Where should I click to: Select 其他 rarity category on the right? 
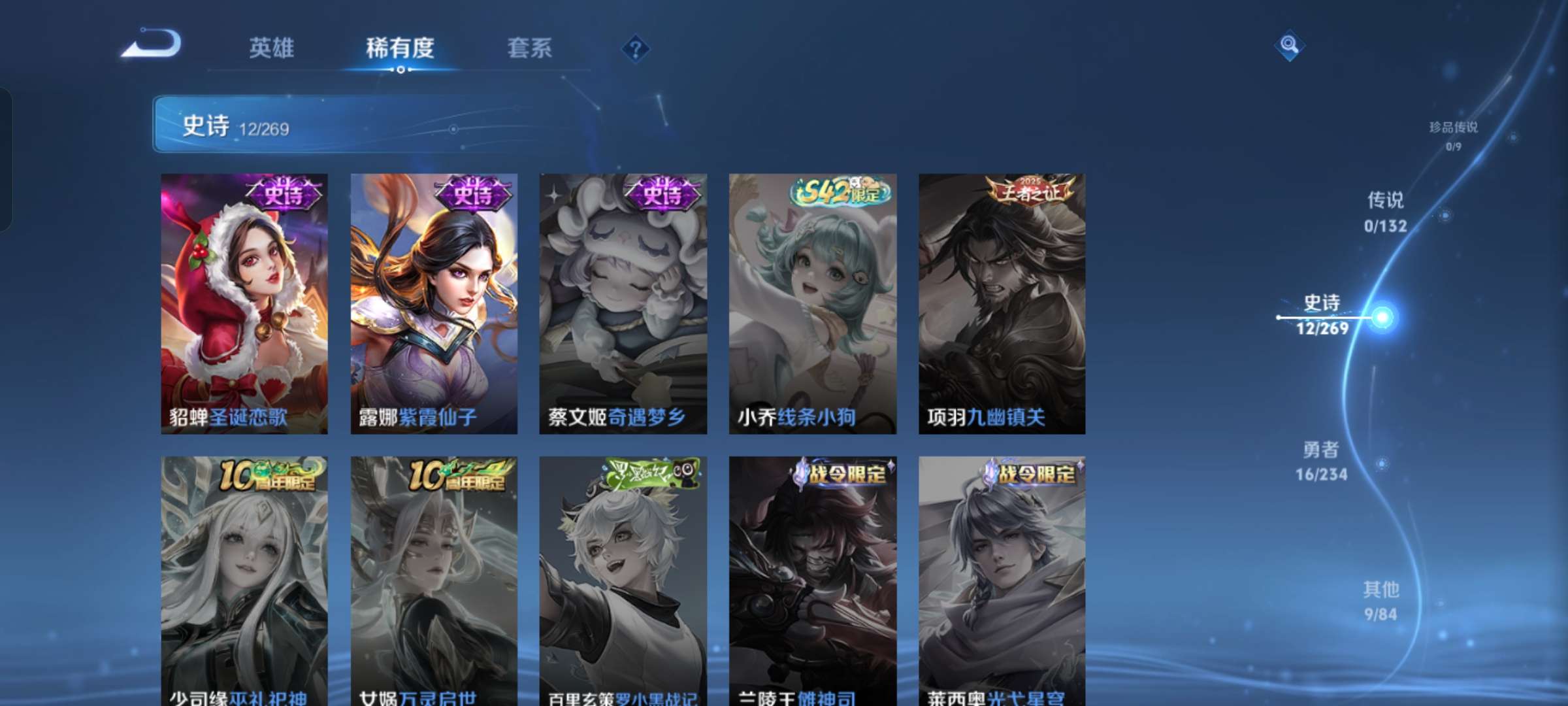pos(1380,601)
